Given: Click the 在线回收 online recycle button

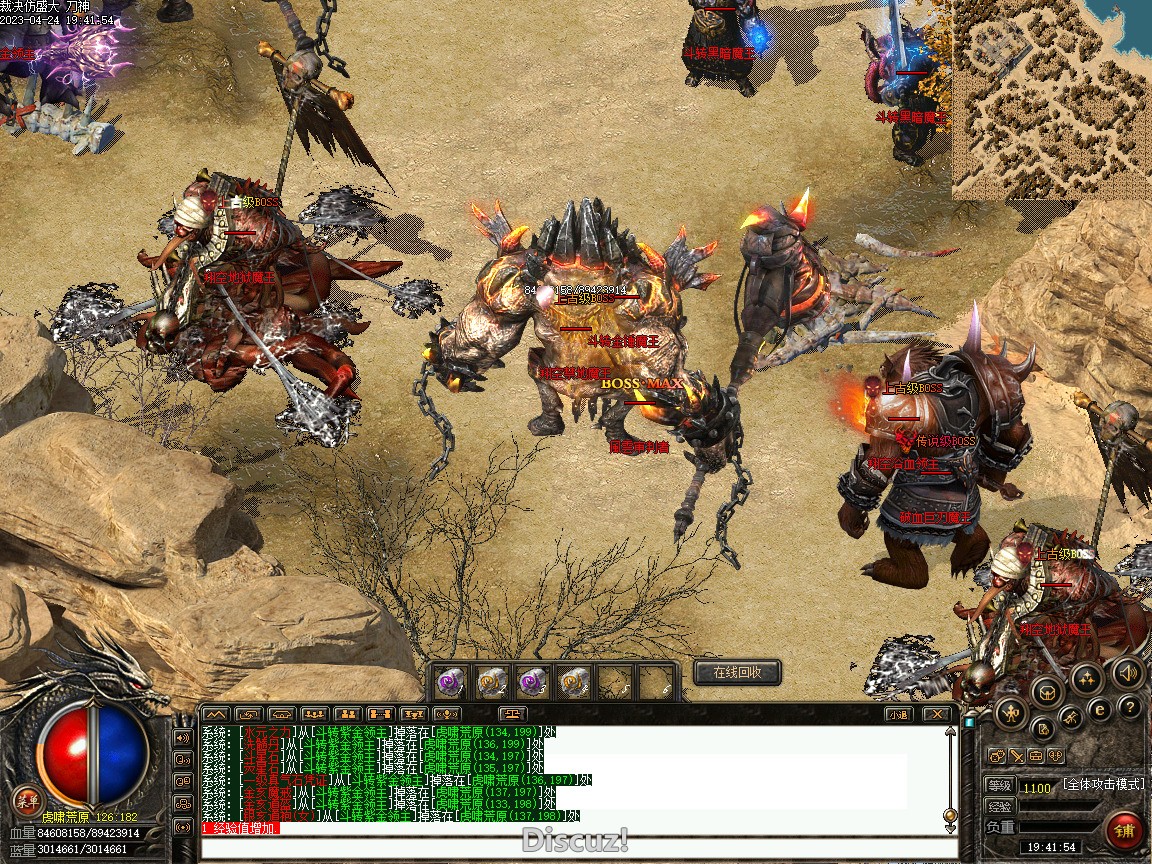Looking at the screenshot, I should [x=737, y=672].
